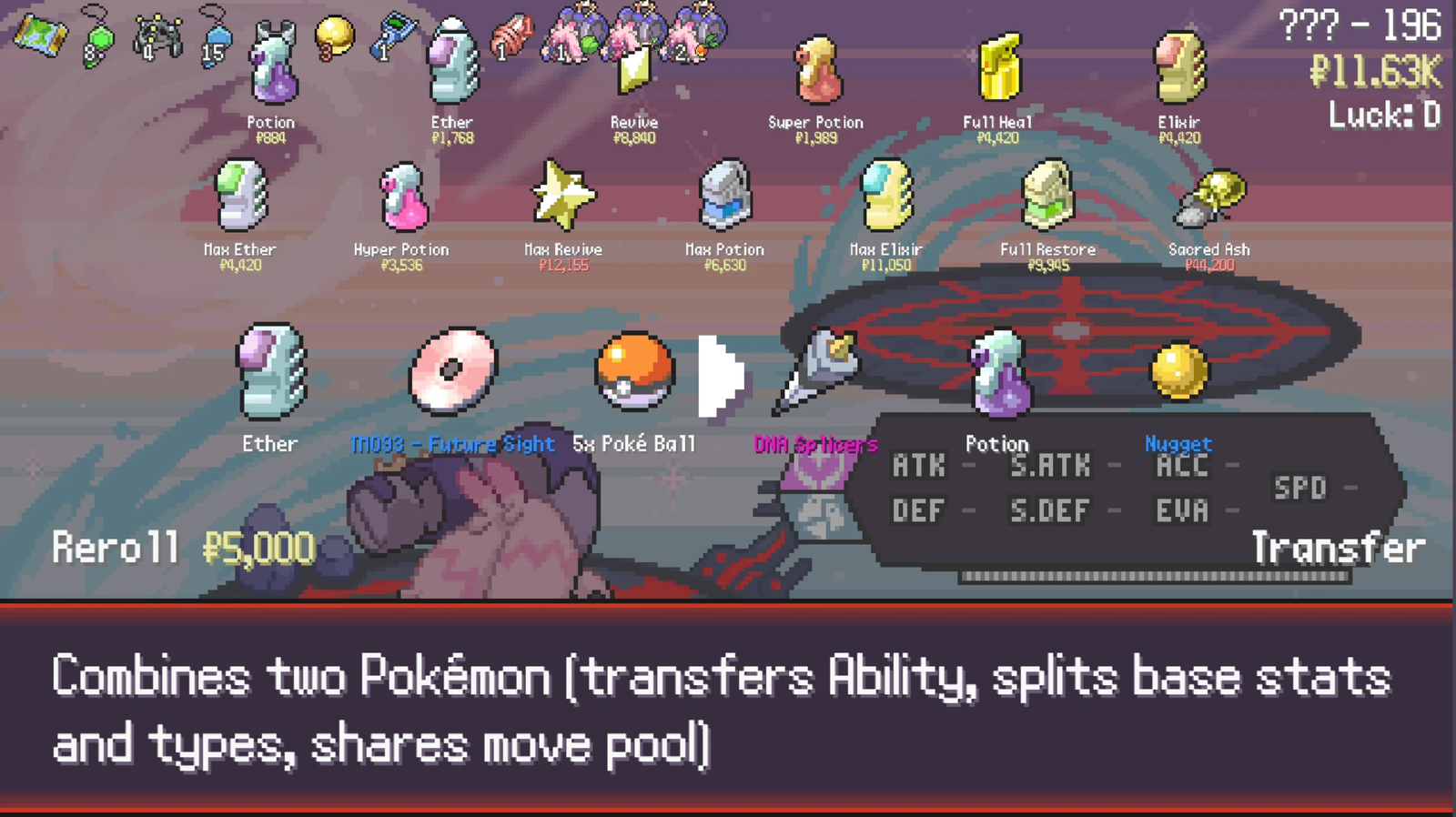This screenshot has width=1456, height=817.
Task: Click the Transfer button
Action: tap(1336, 547)
